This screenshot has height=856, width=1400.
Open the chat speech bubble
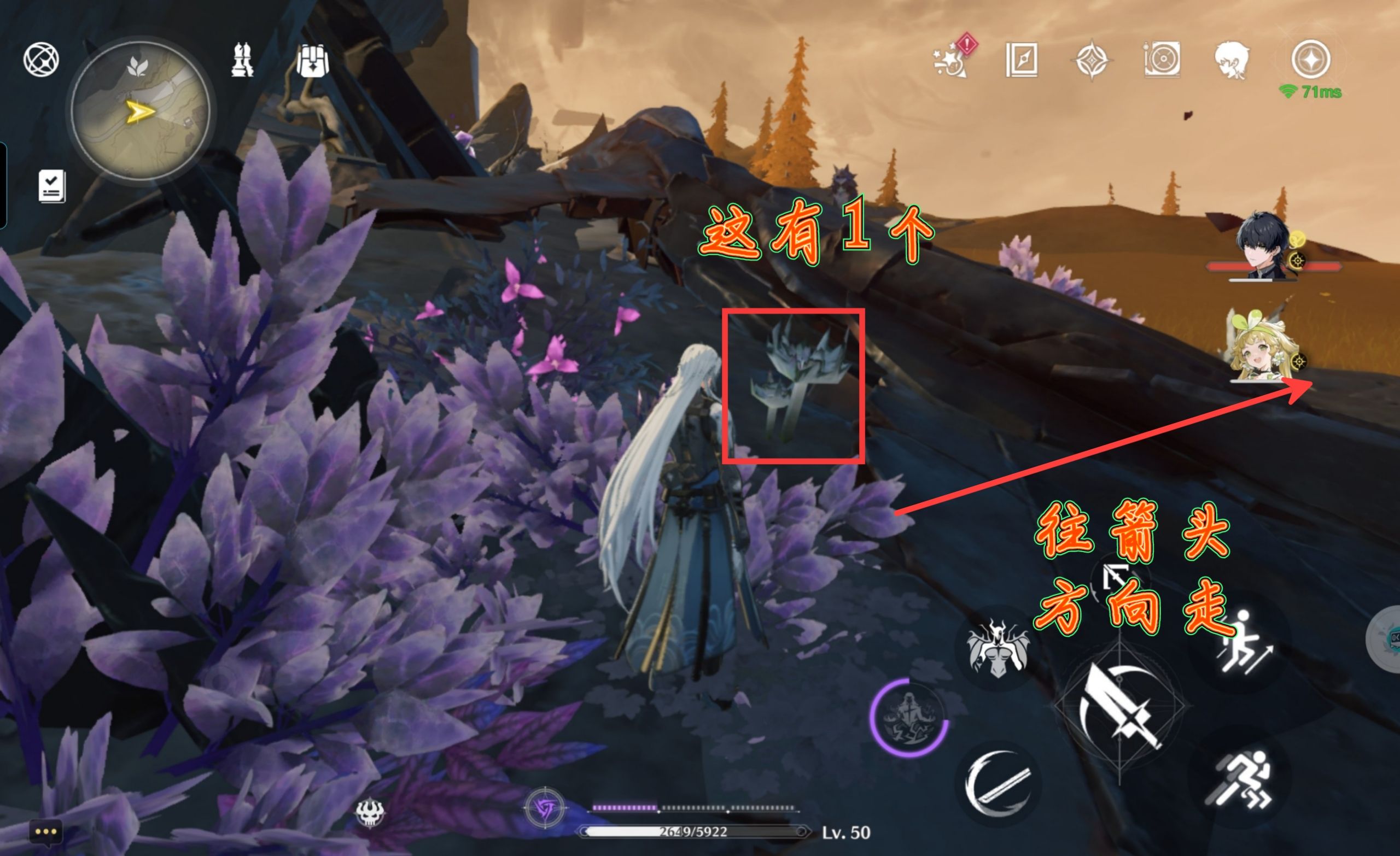(x=45, y=832)
